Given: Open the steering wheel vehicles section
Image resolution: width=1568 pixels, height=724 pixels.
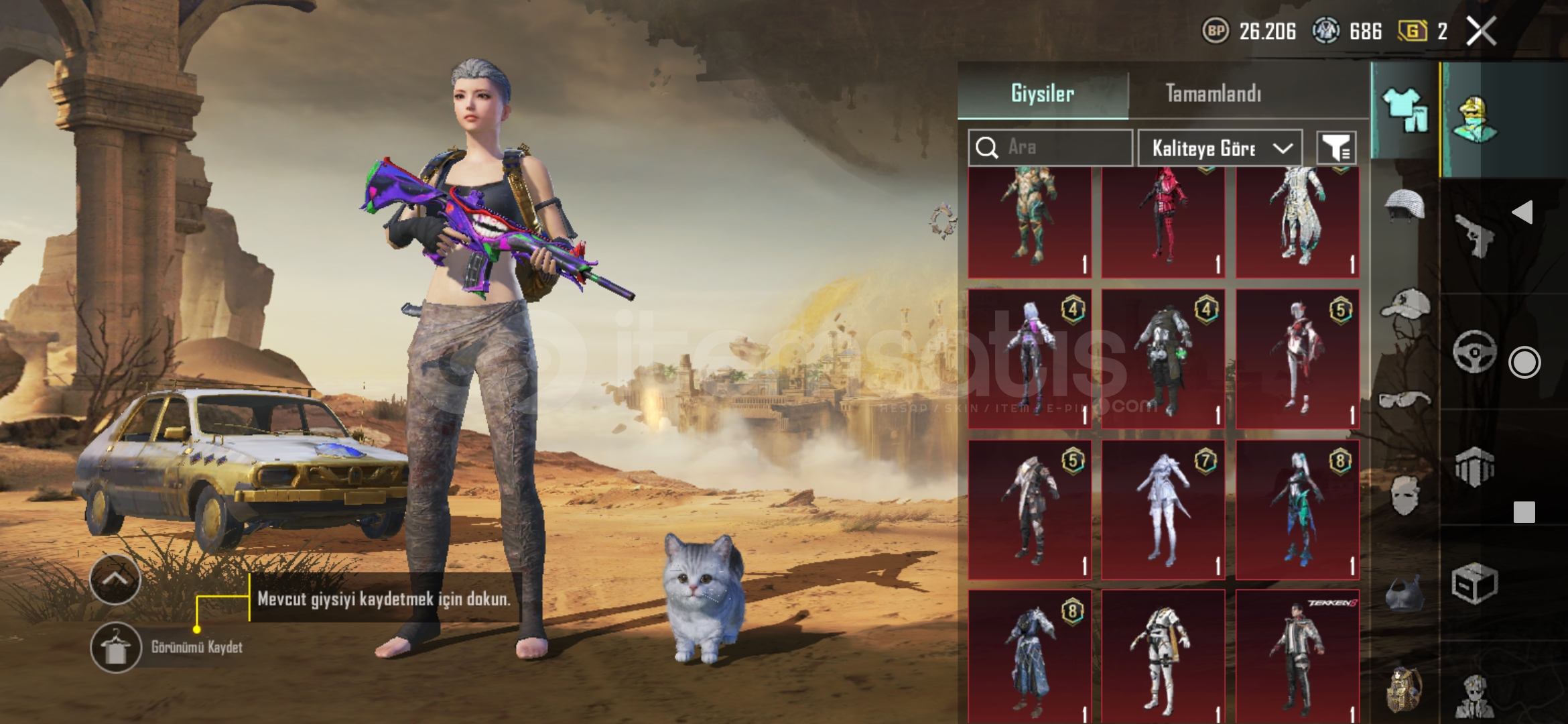Looking at the screenshot, I should click(x=1474, y=351).
